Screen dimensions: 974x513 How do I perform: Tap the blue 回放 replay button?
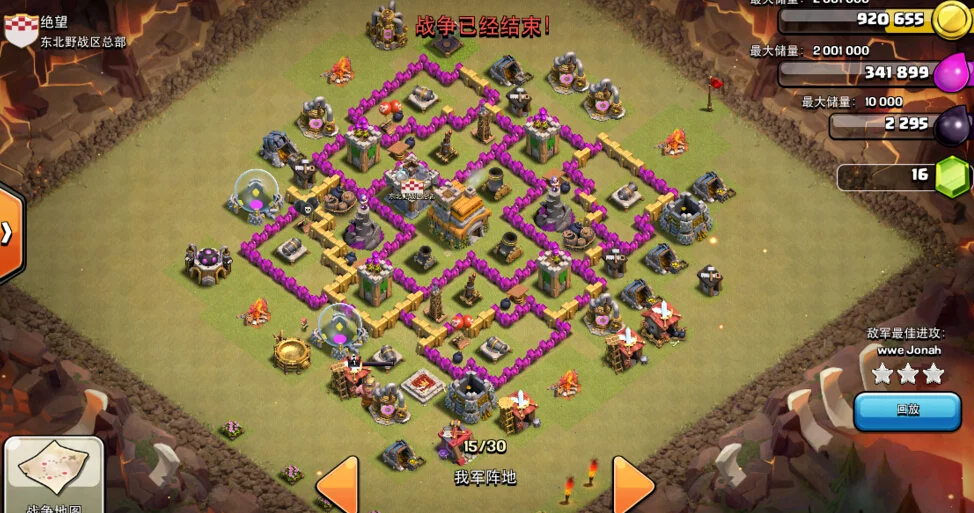tap(907, 410)
